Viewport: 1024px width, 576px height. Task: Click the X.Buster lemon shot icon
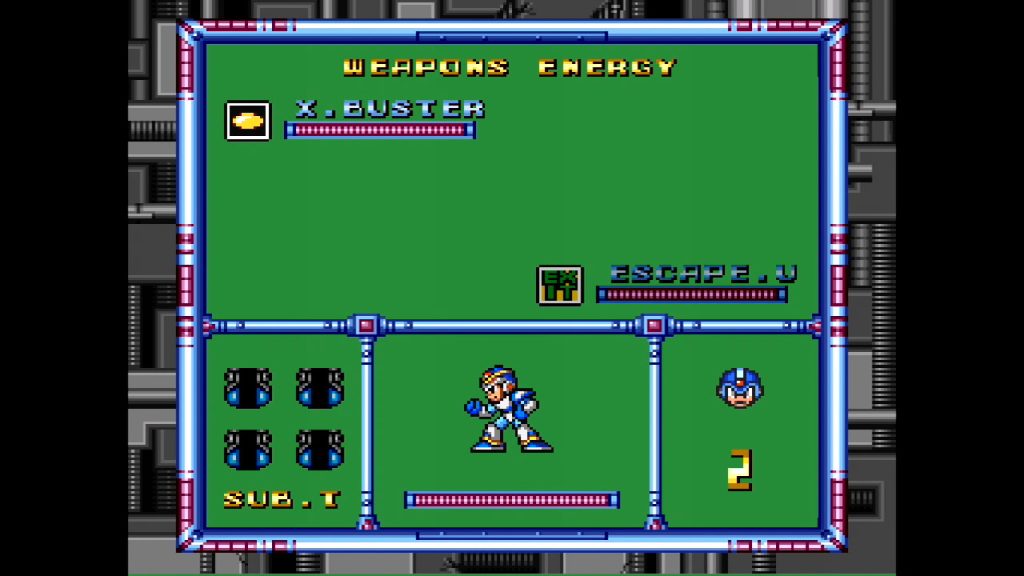click(x=247, y=121)
